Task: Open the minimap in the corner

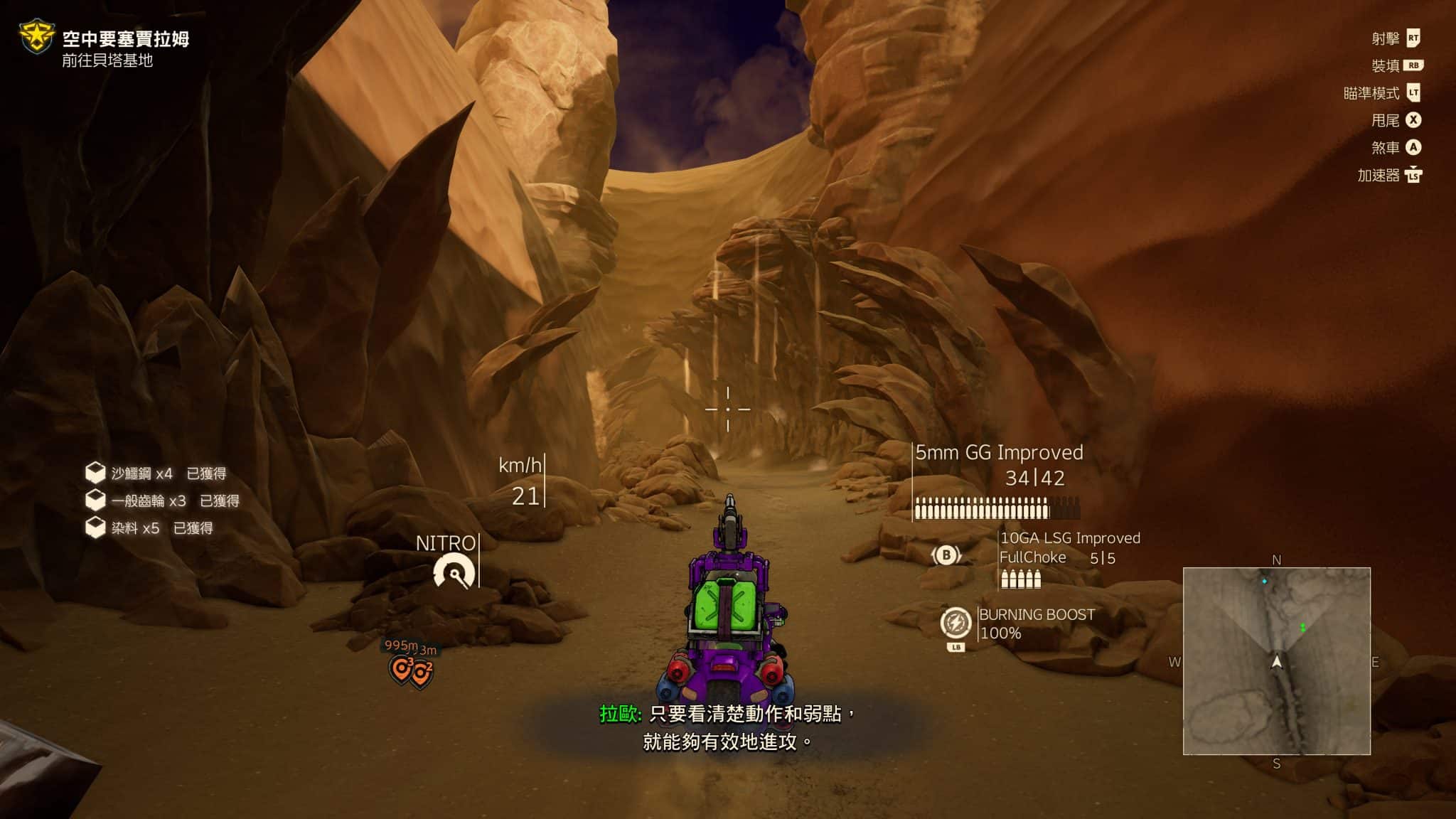Action: (1276, 660)
